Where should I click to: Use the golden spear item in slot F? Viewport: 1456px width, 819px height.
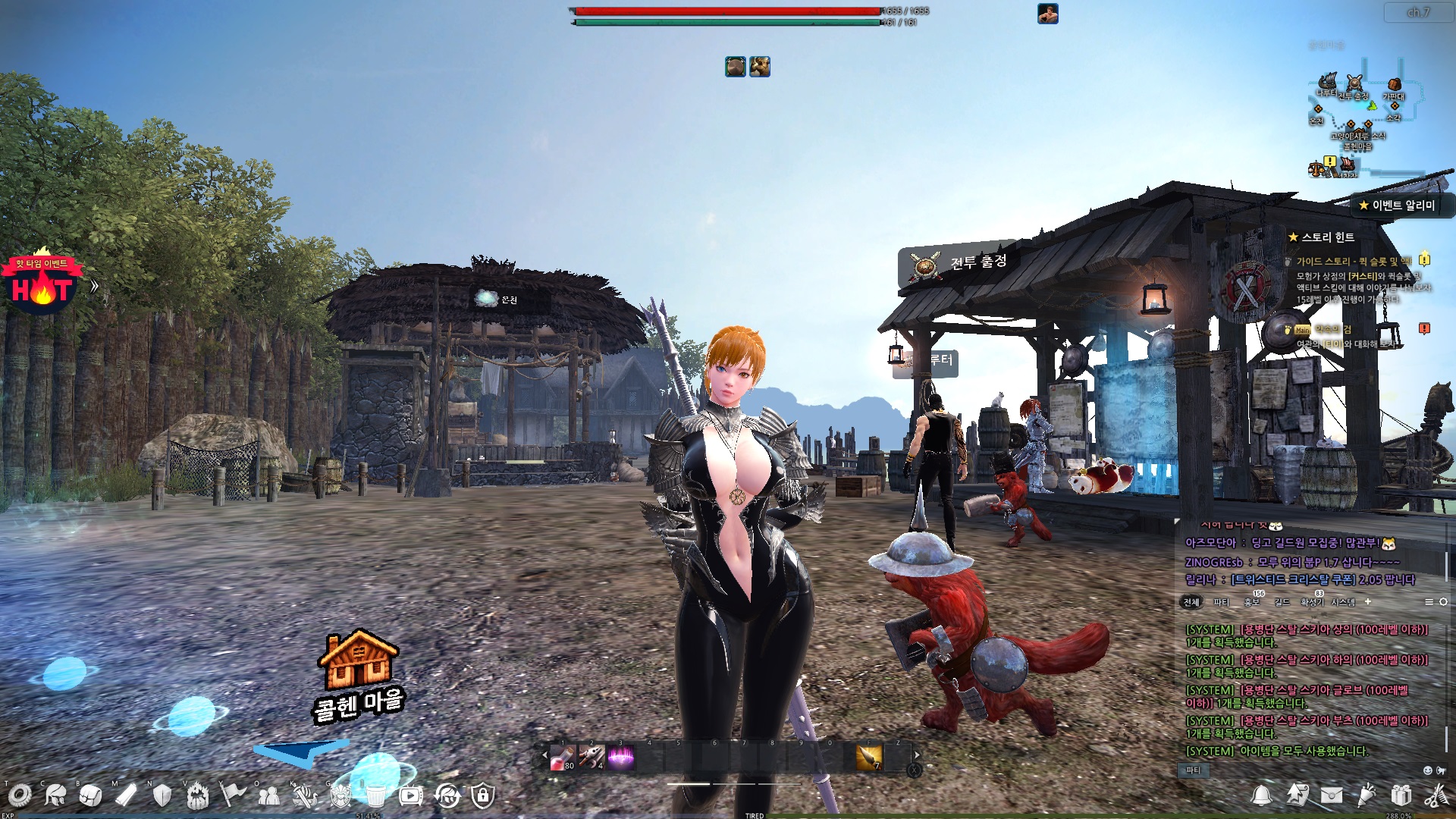pyautogui.click(x=869, y=757)
